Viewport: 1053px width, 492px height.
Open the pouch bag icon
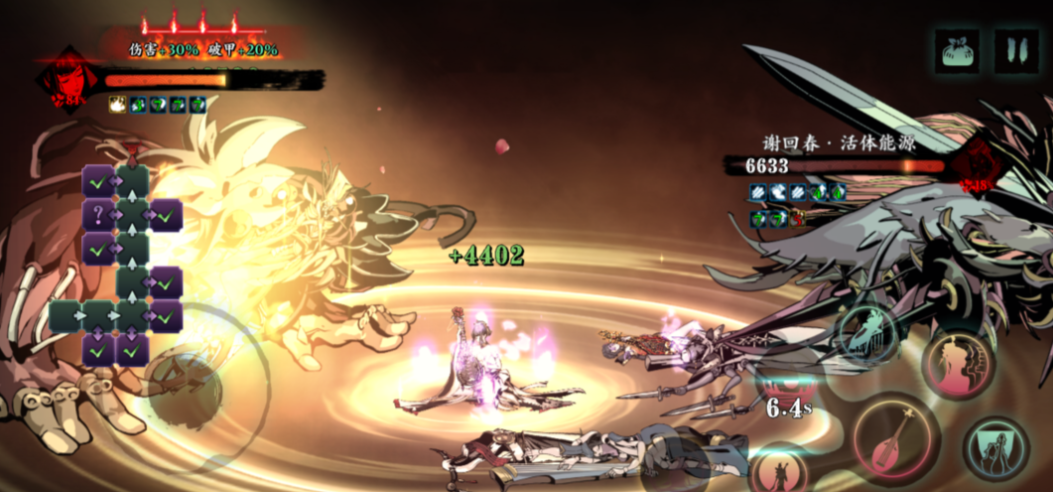click(x=957, y=50)
